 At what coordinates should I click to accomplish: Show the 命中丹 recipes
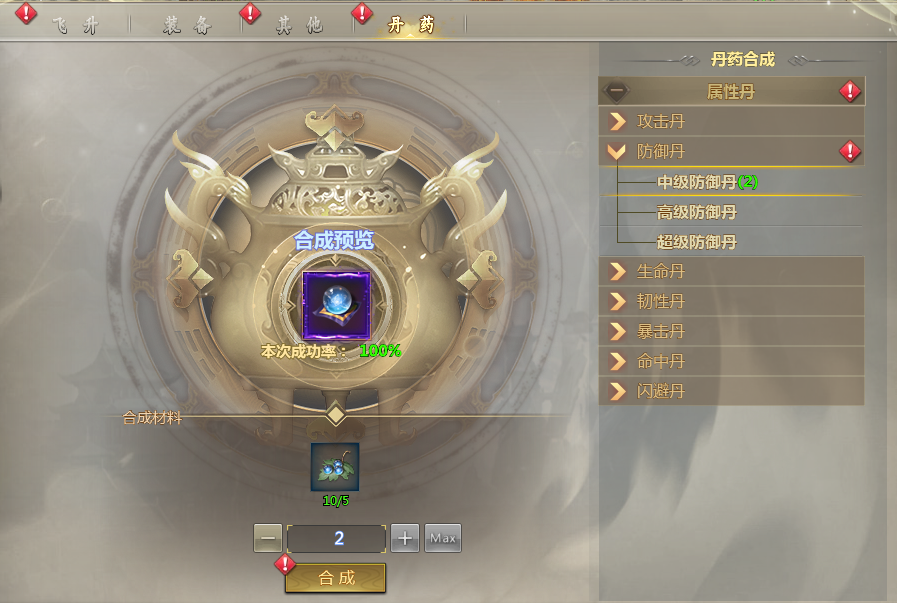click(730, 361)
